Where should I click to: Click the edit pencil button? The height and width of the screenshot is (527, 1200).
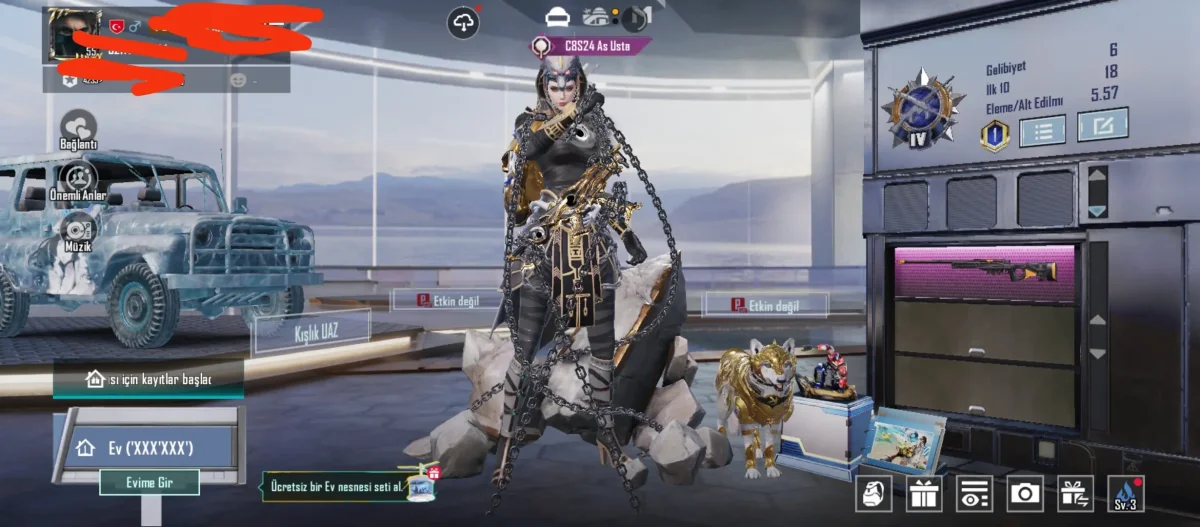click(1102, 125)
